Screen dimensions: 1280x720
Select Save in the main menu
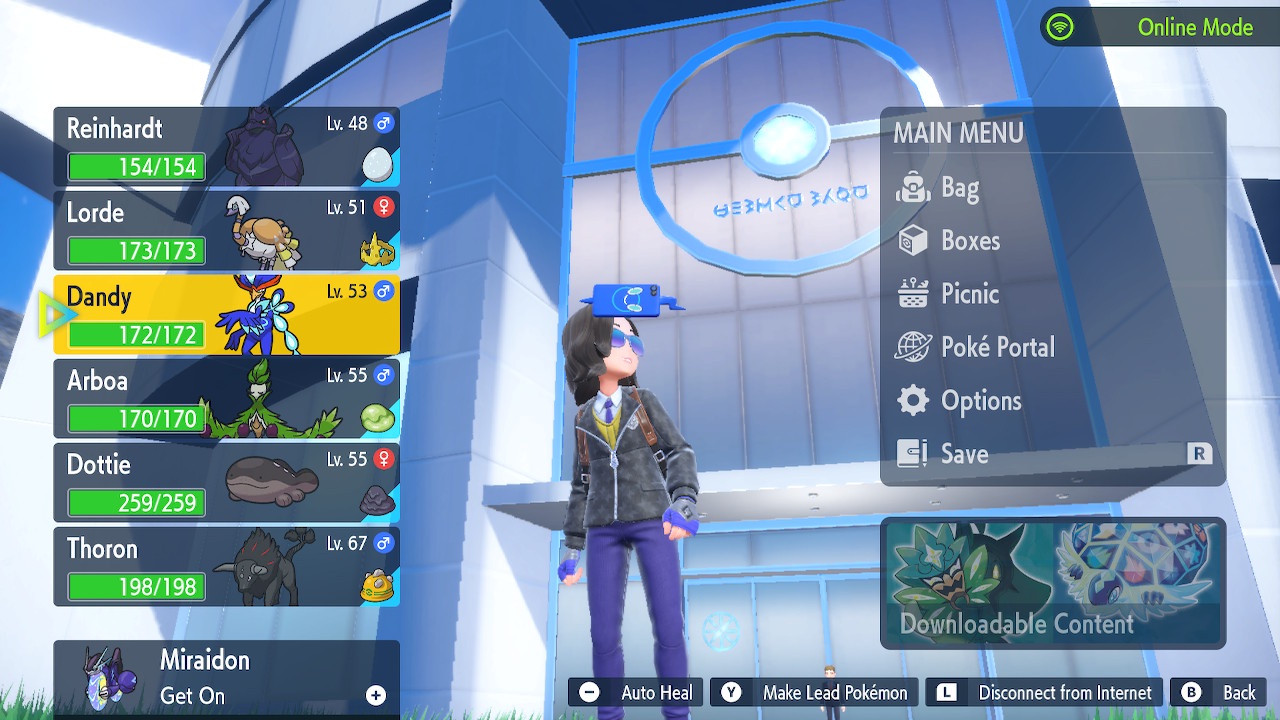[964, 454]
